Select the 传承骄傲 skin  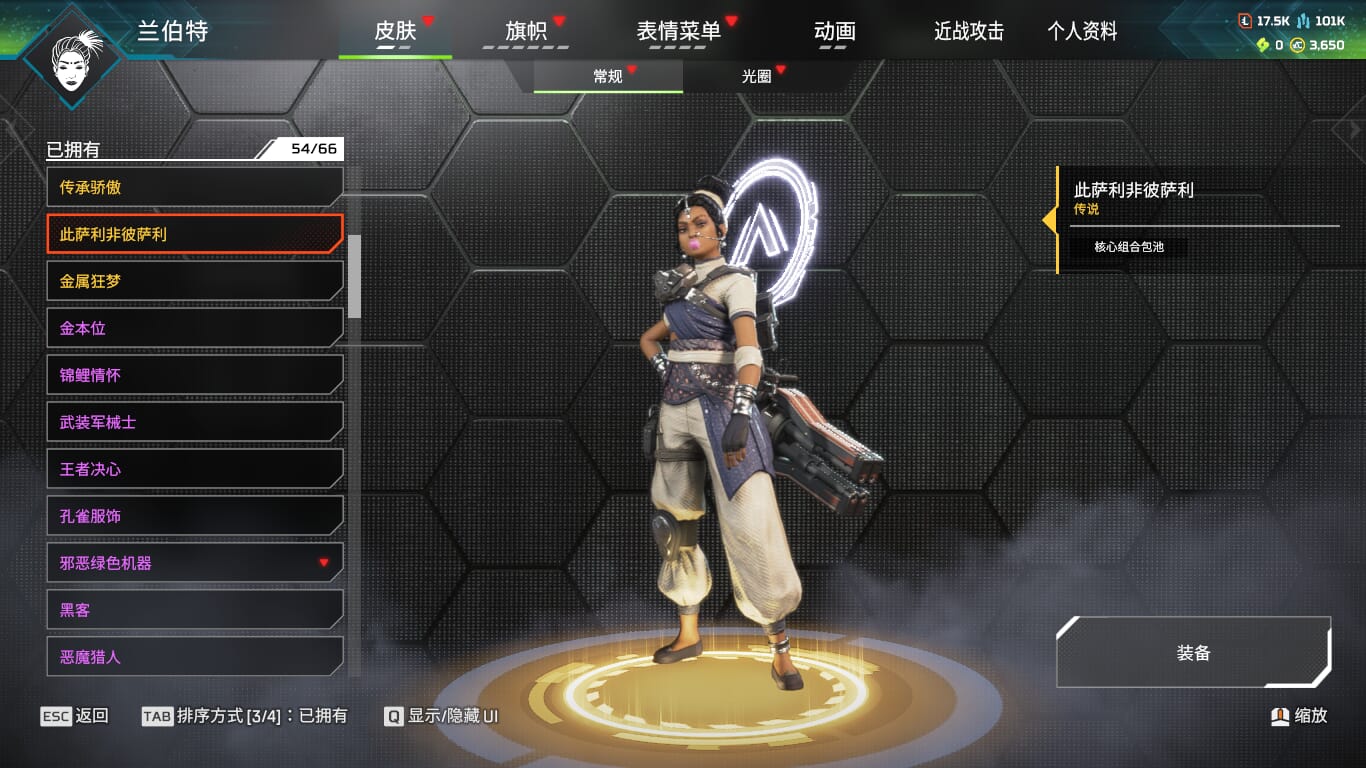point(195,187)
